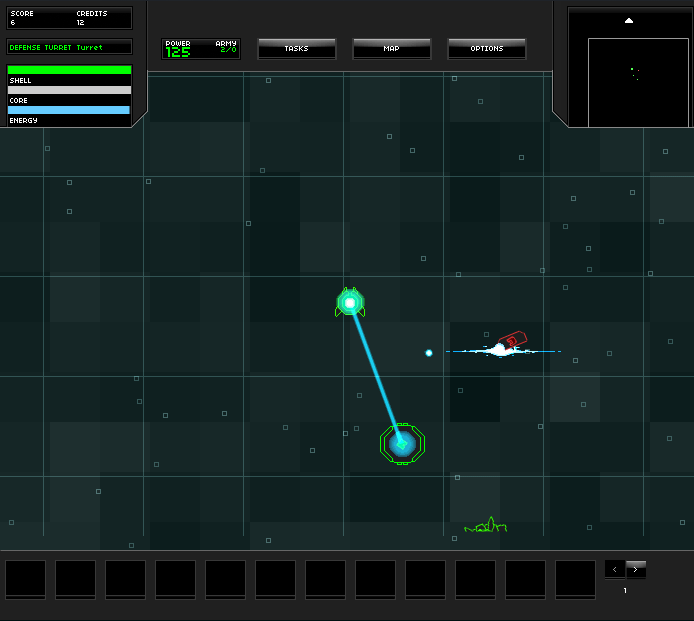Open the Map screen

coord(391,48)
